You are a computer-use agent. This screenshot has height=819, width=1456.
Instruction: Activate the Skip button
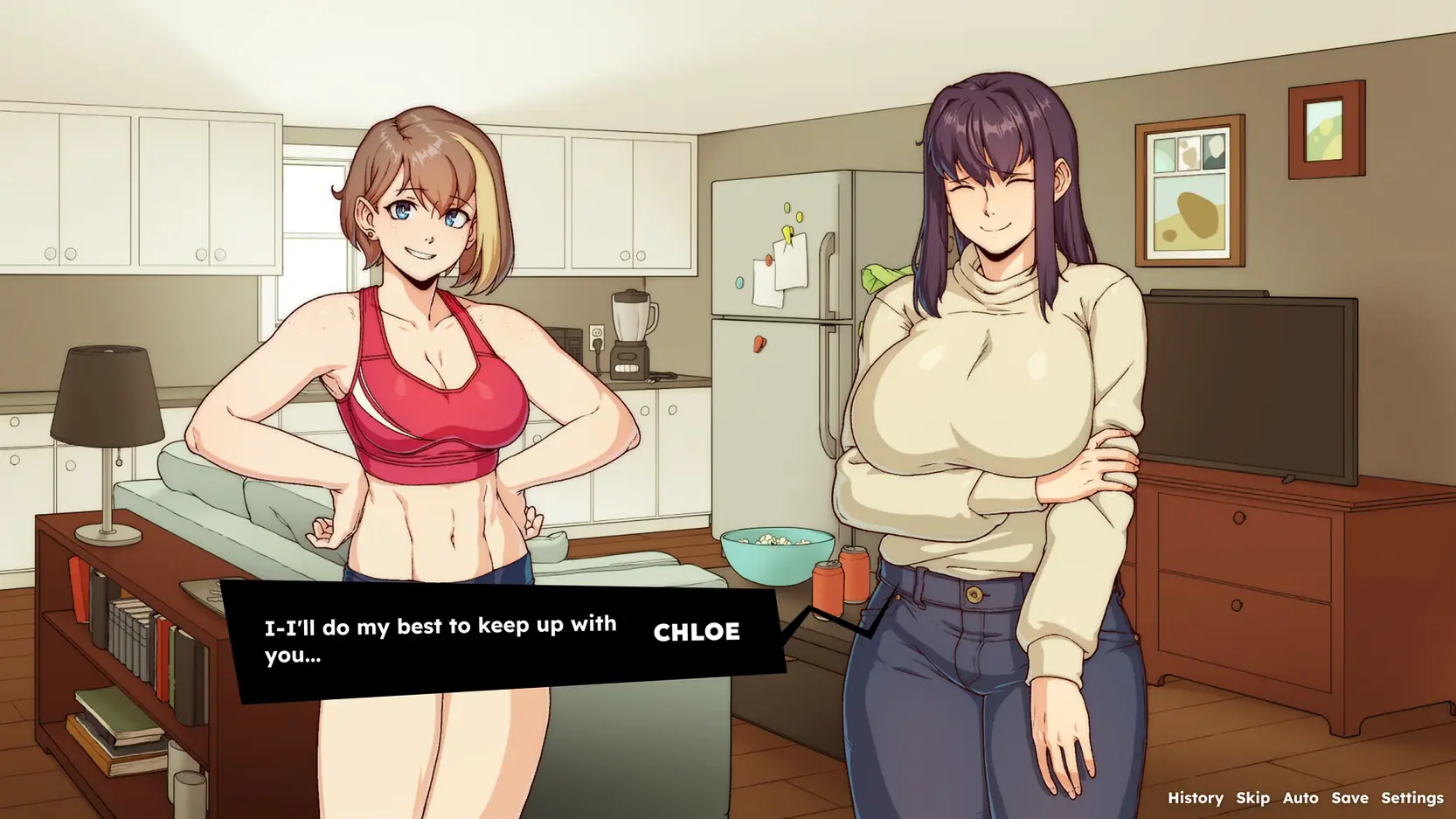click(1252, 797)
